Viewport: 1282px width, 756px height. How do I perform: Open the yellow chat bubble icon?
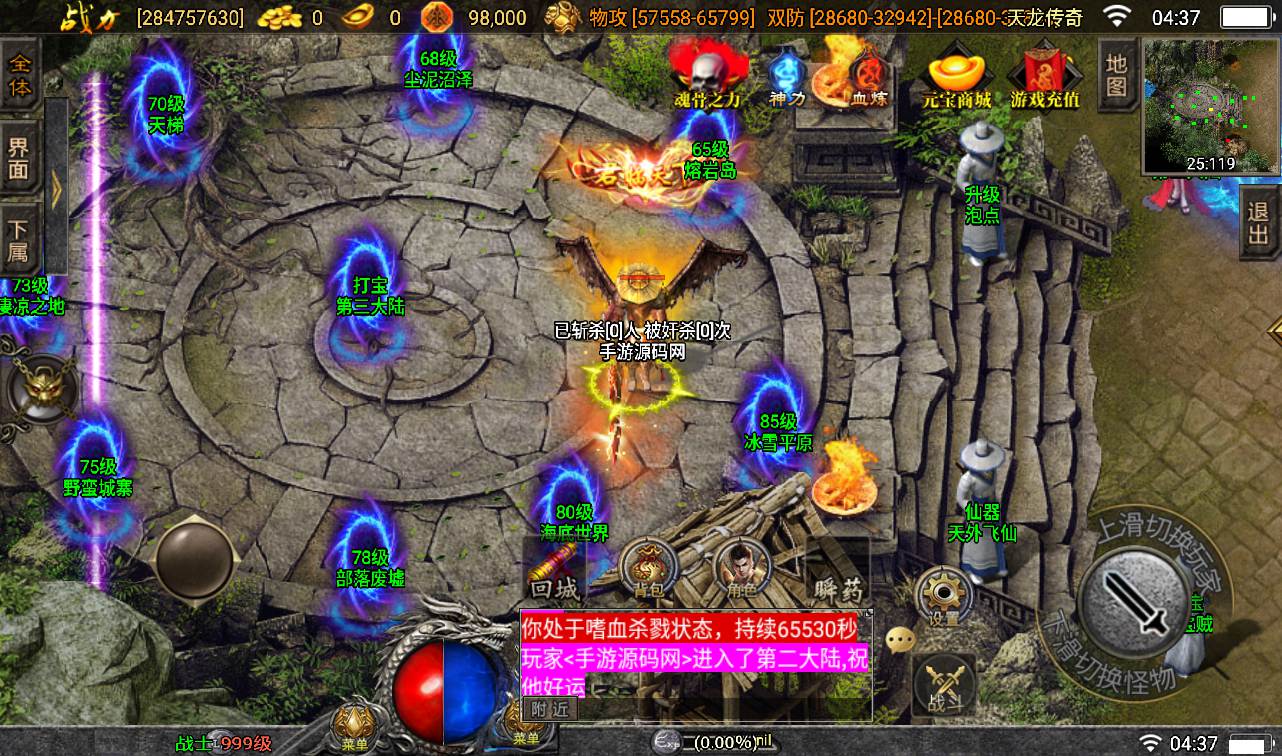click(x=901, y=638)
